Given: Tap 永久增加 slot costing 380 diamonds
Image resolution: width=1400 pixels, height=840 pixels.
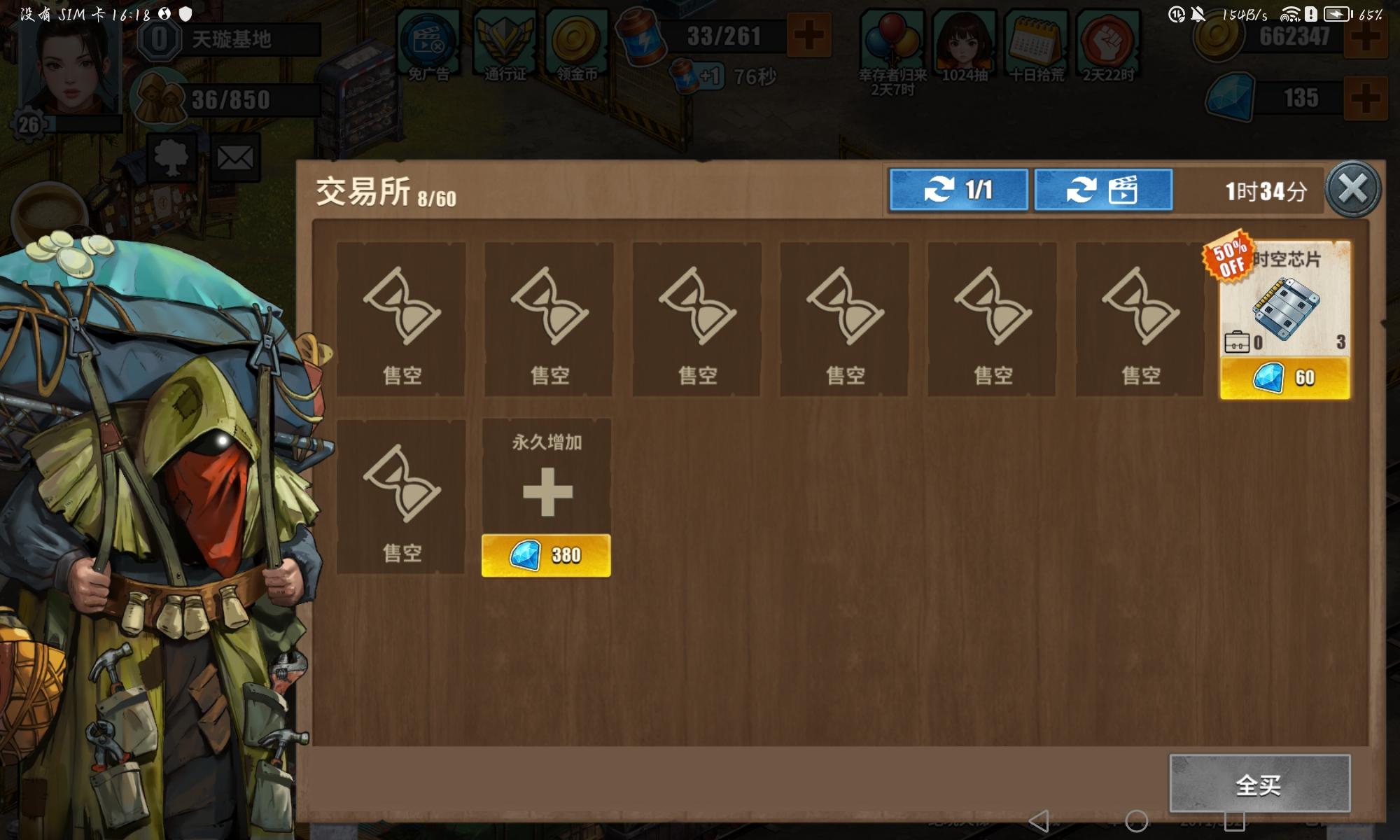Looking at the screenshot, I should click(x=546, y=555).
